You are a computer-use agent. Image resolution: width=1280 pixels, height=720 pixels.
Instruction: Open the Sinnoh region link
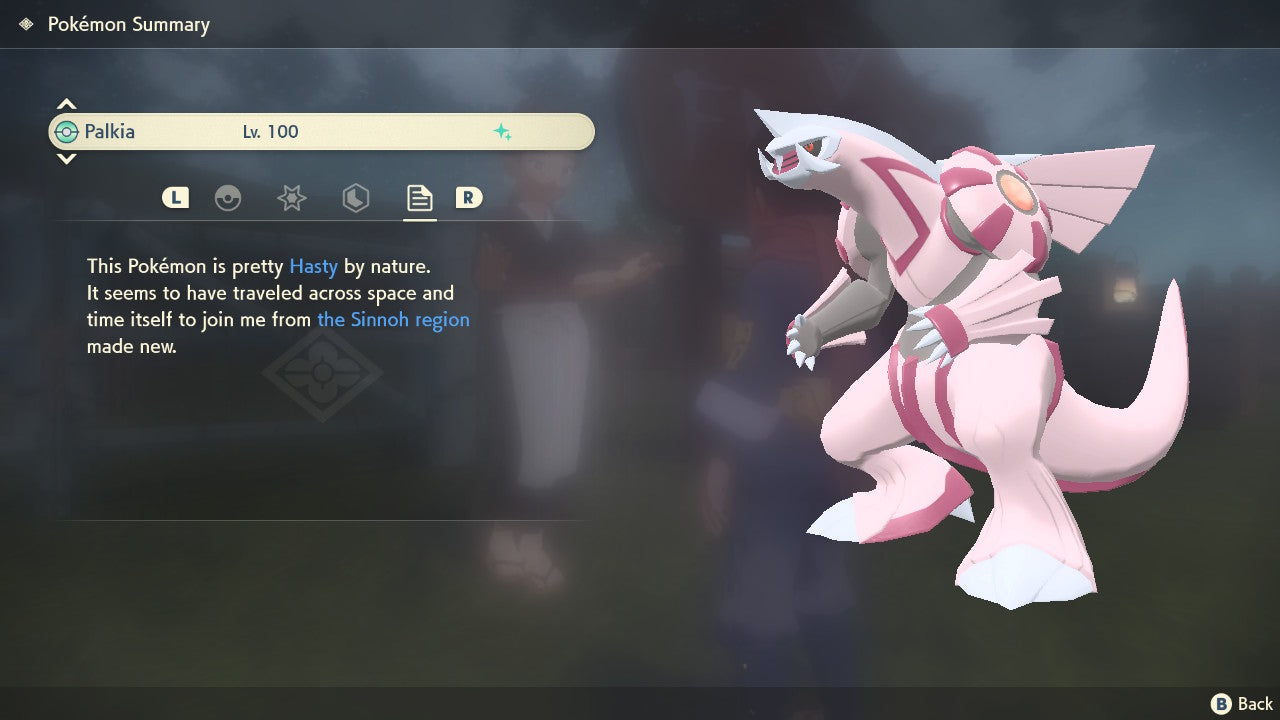(393, 319)
